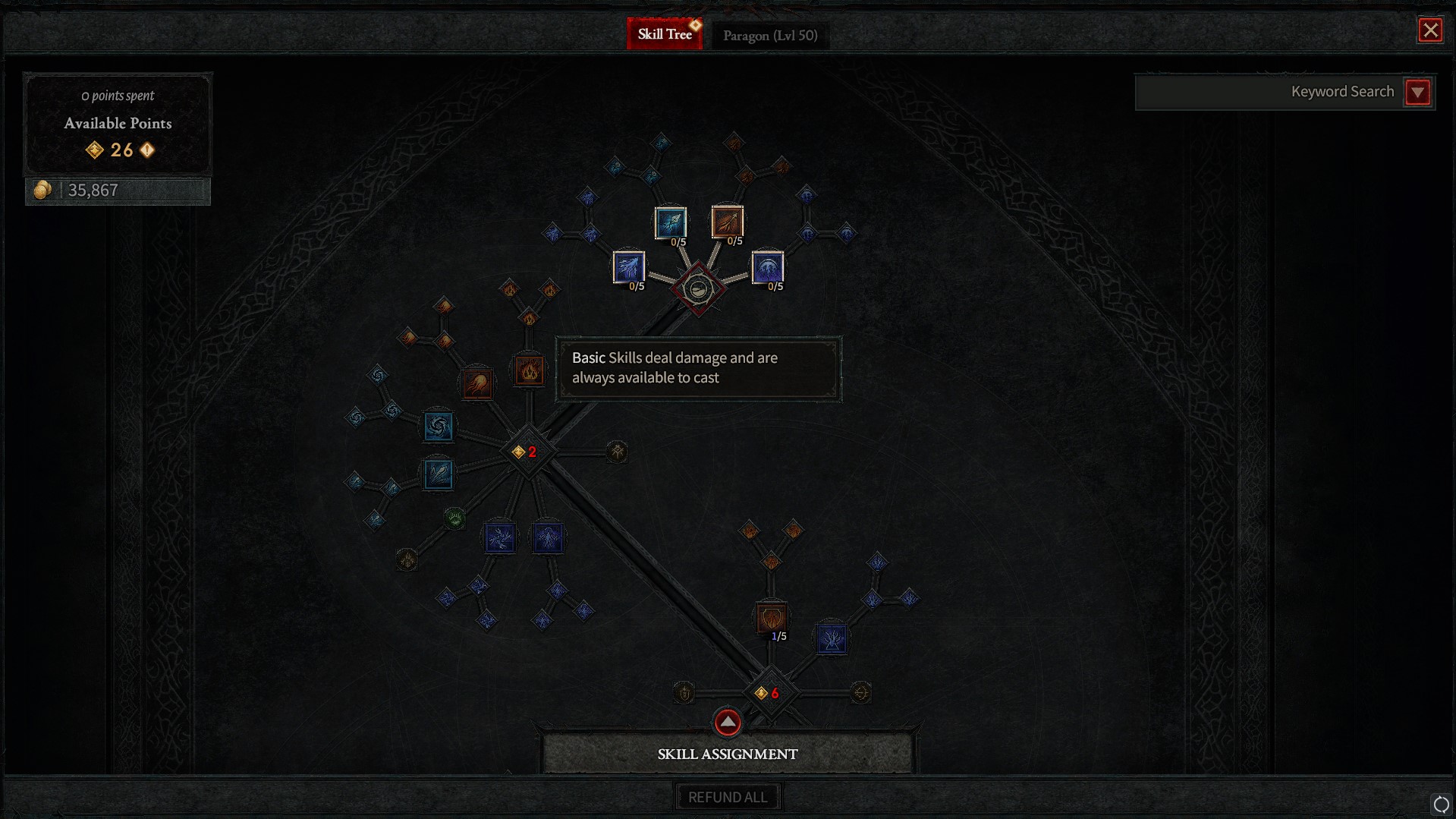Screen dimensions: 1456x819
Task: Add a point to Flame Shield 1/5
Action: click(x=770, y=617)
